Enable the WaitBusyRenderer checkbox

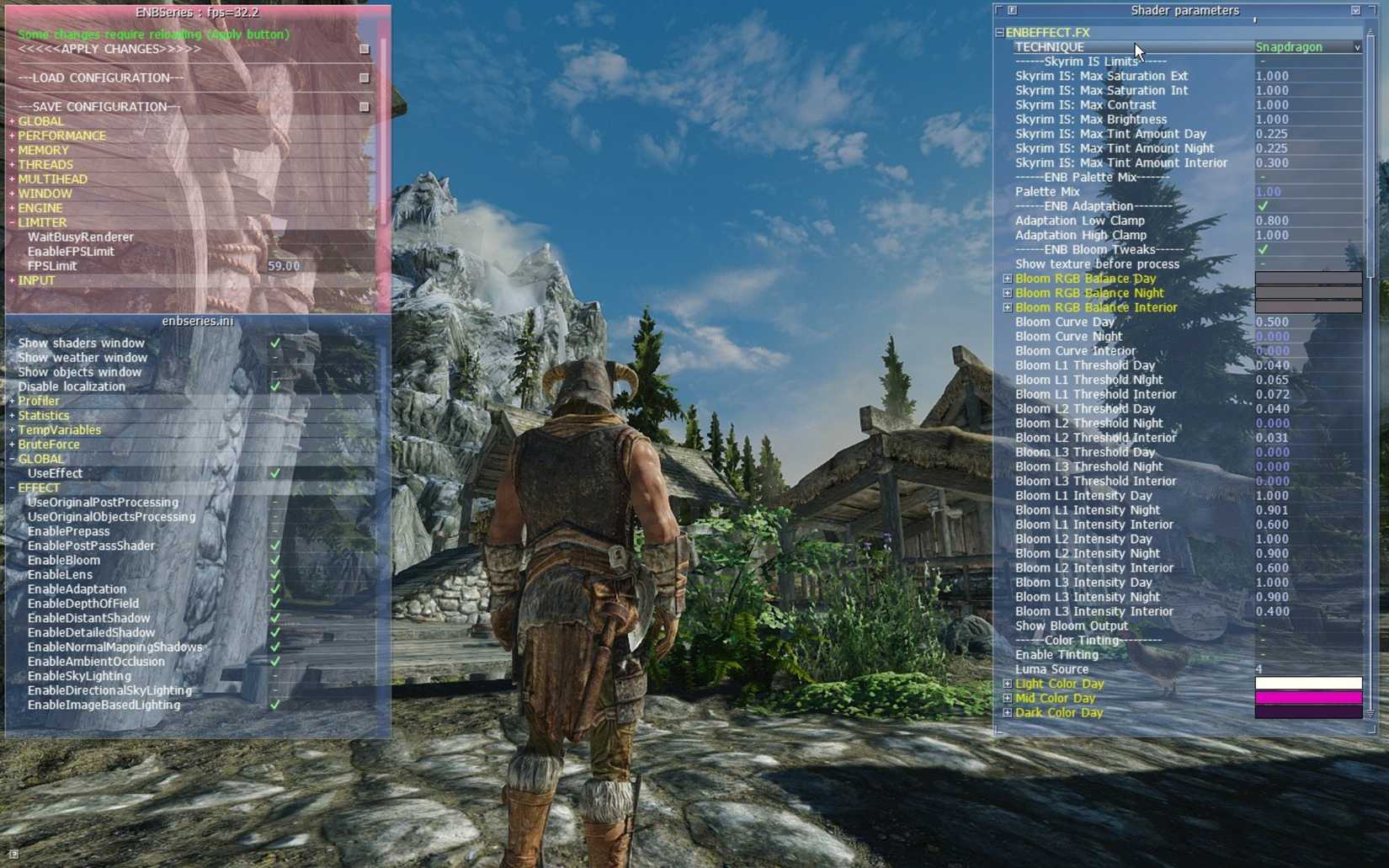274,237
